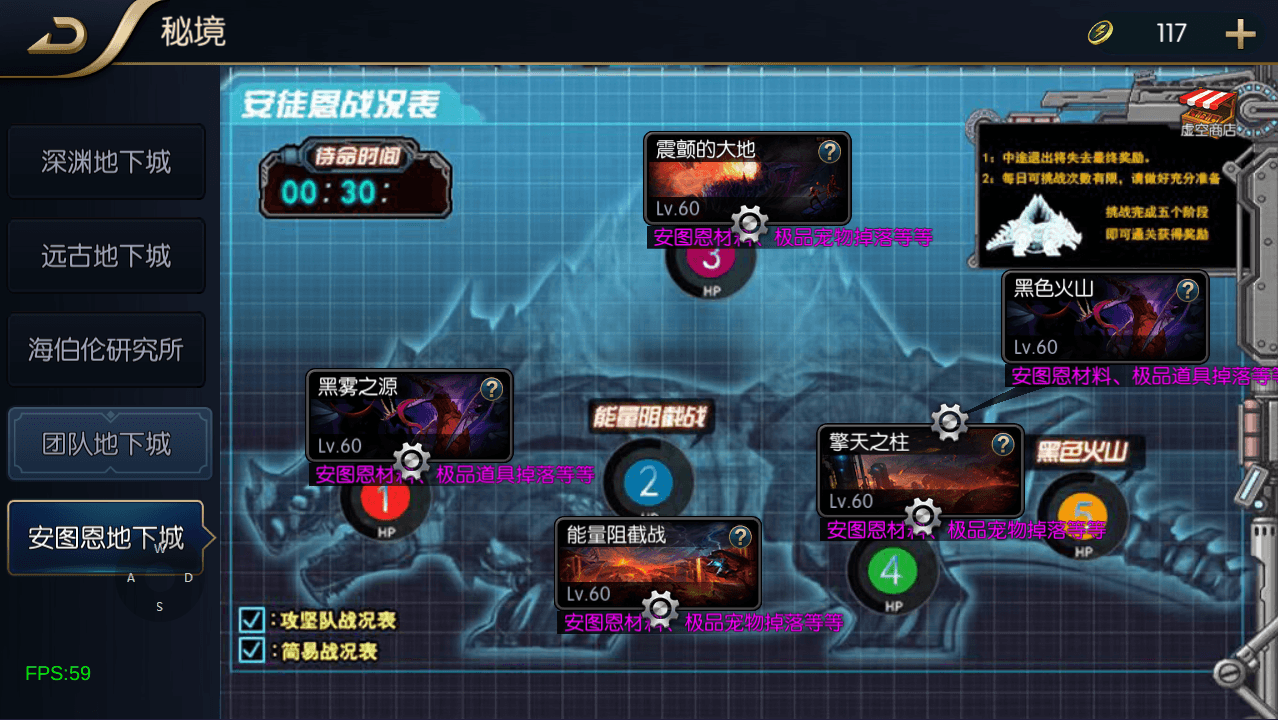
Task: Select the 安图恩地下城 tab
Action: click(x=106, y=538)
